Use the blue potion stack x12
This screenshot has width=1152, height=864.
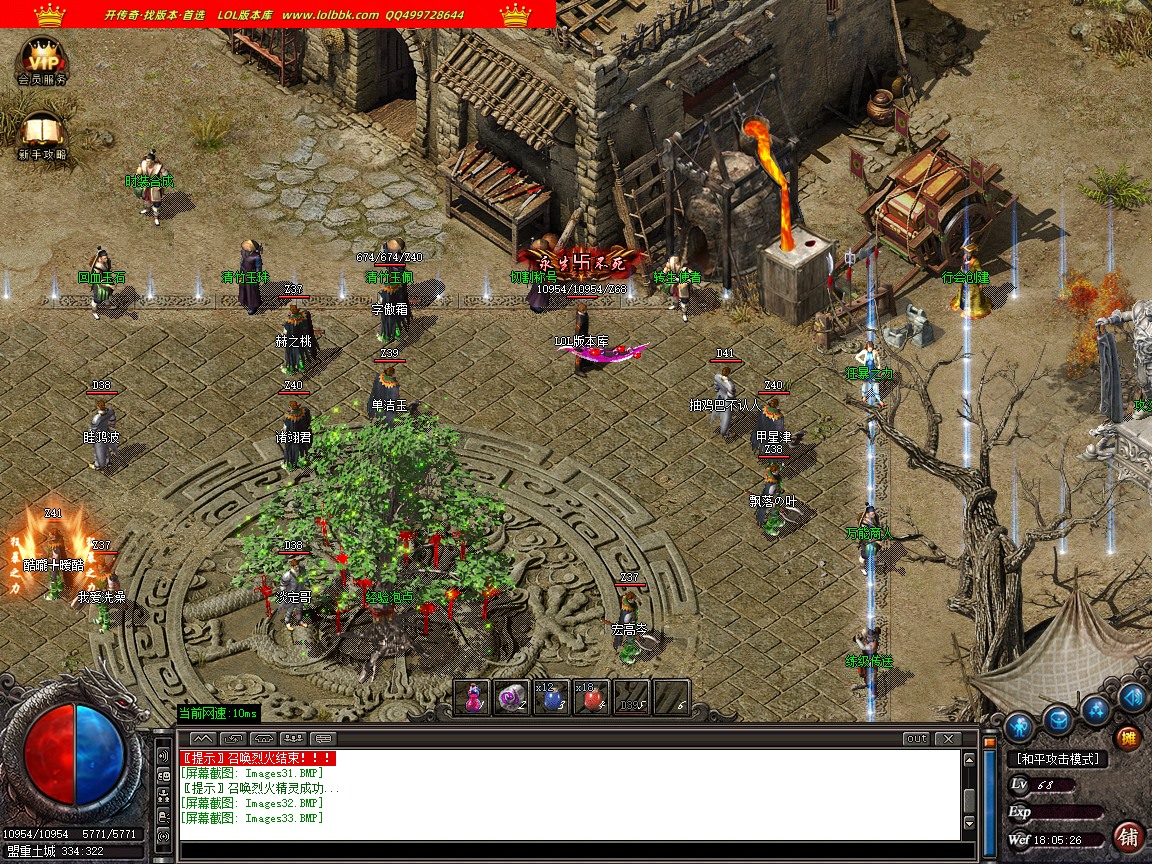(551, 698)
